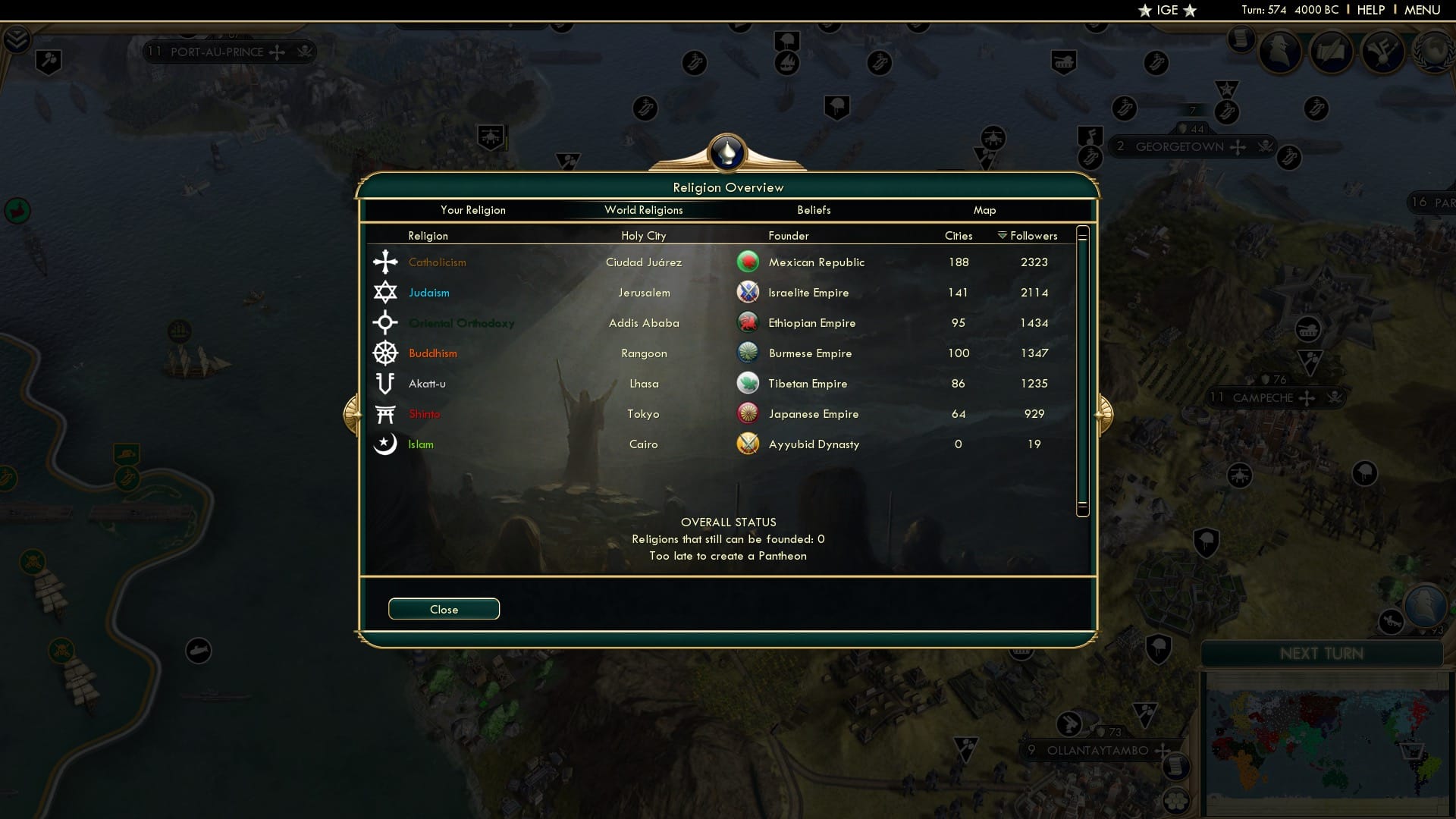Toggle the IGE star mode
The height and width of the screenshot is (819, 1456).
(x=1166, y=10)
